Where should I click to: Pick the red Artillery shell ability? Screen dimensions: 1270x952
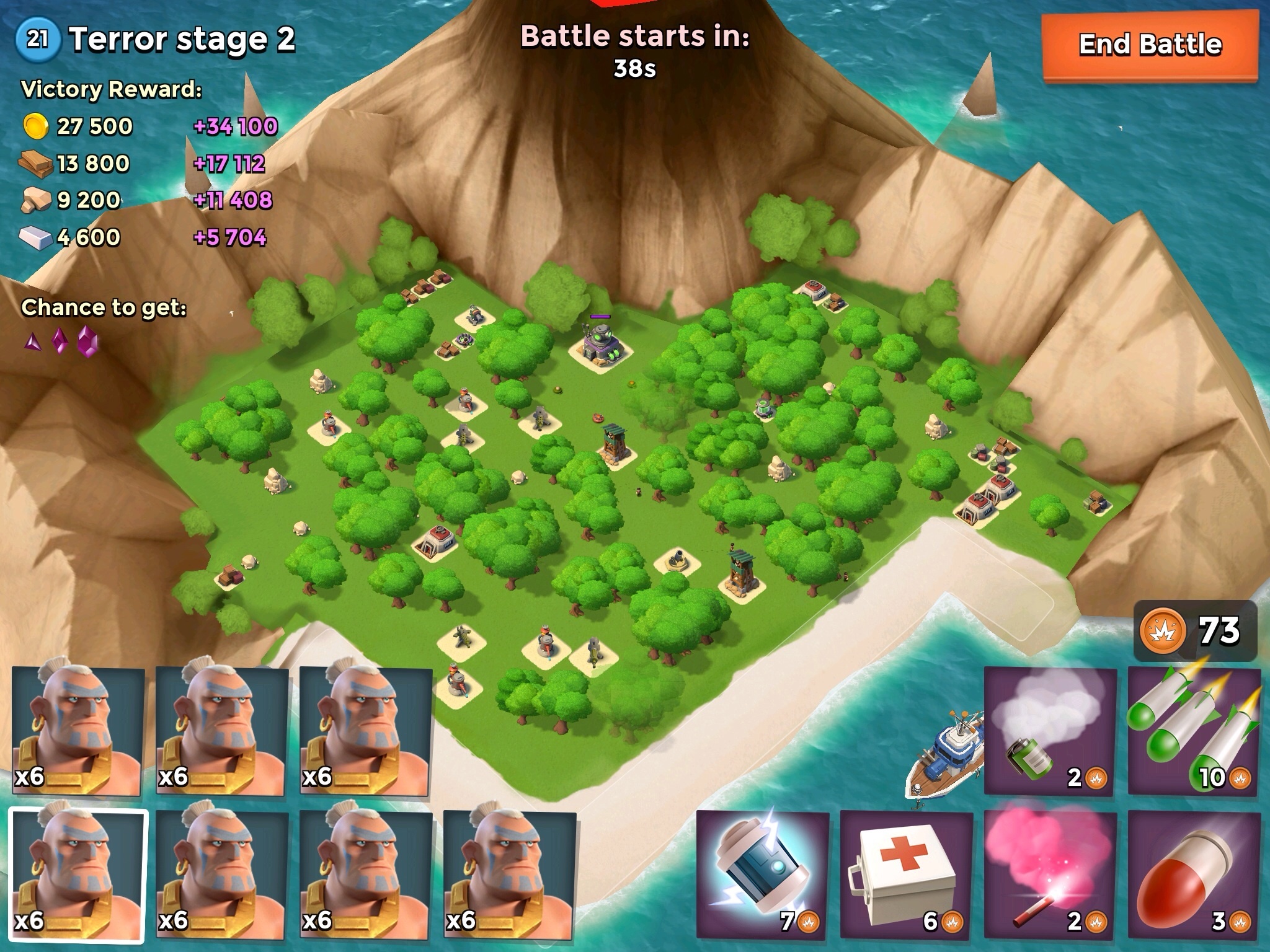[1194, 875]
